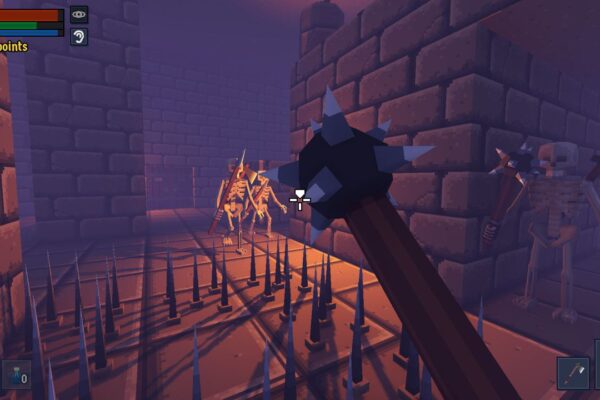Select the blue potion slot

point(16,375)
